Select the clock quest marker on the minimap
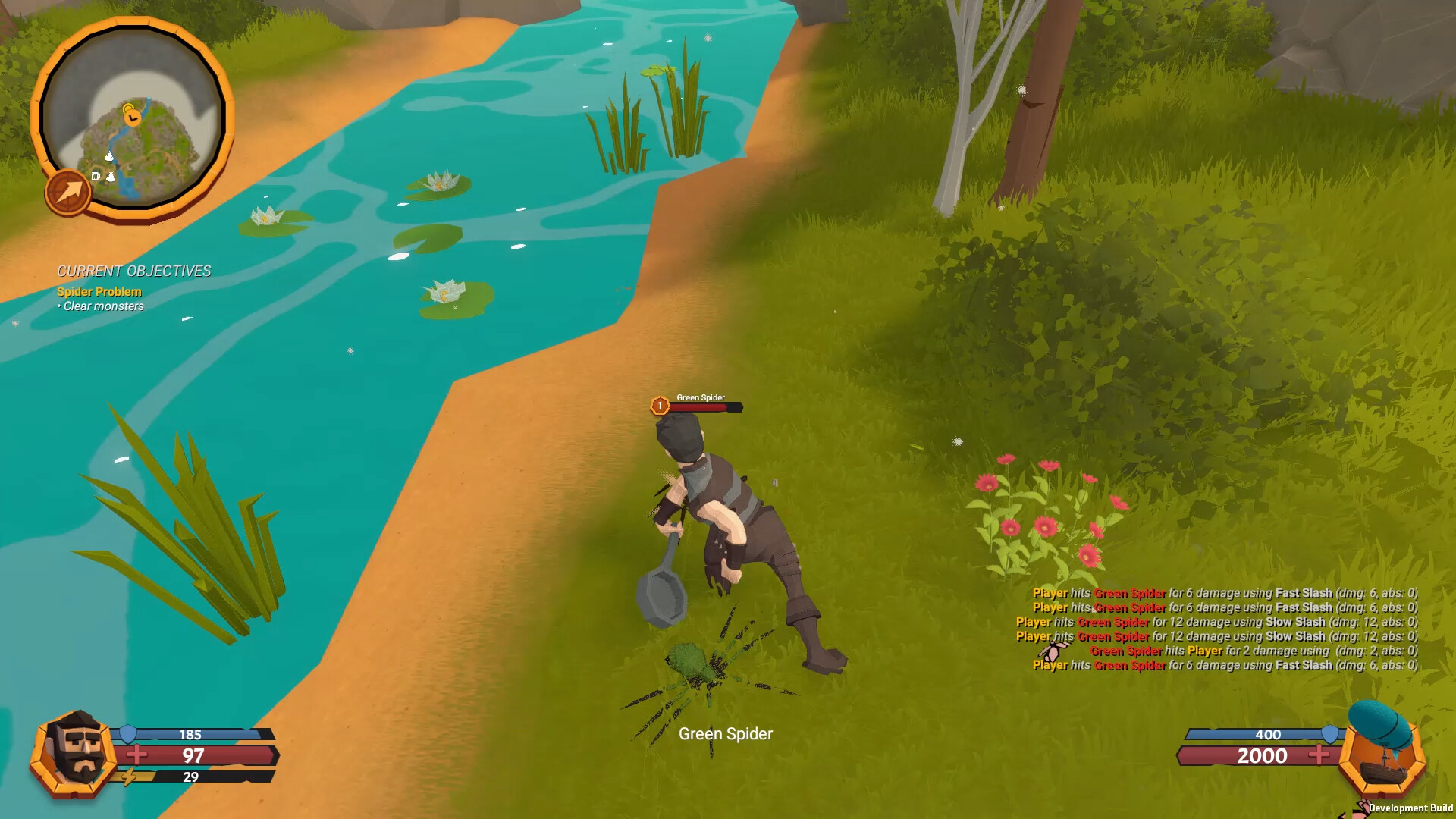 (x=132, y=118)
